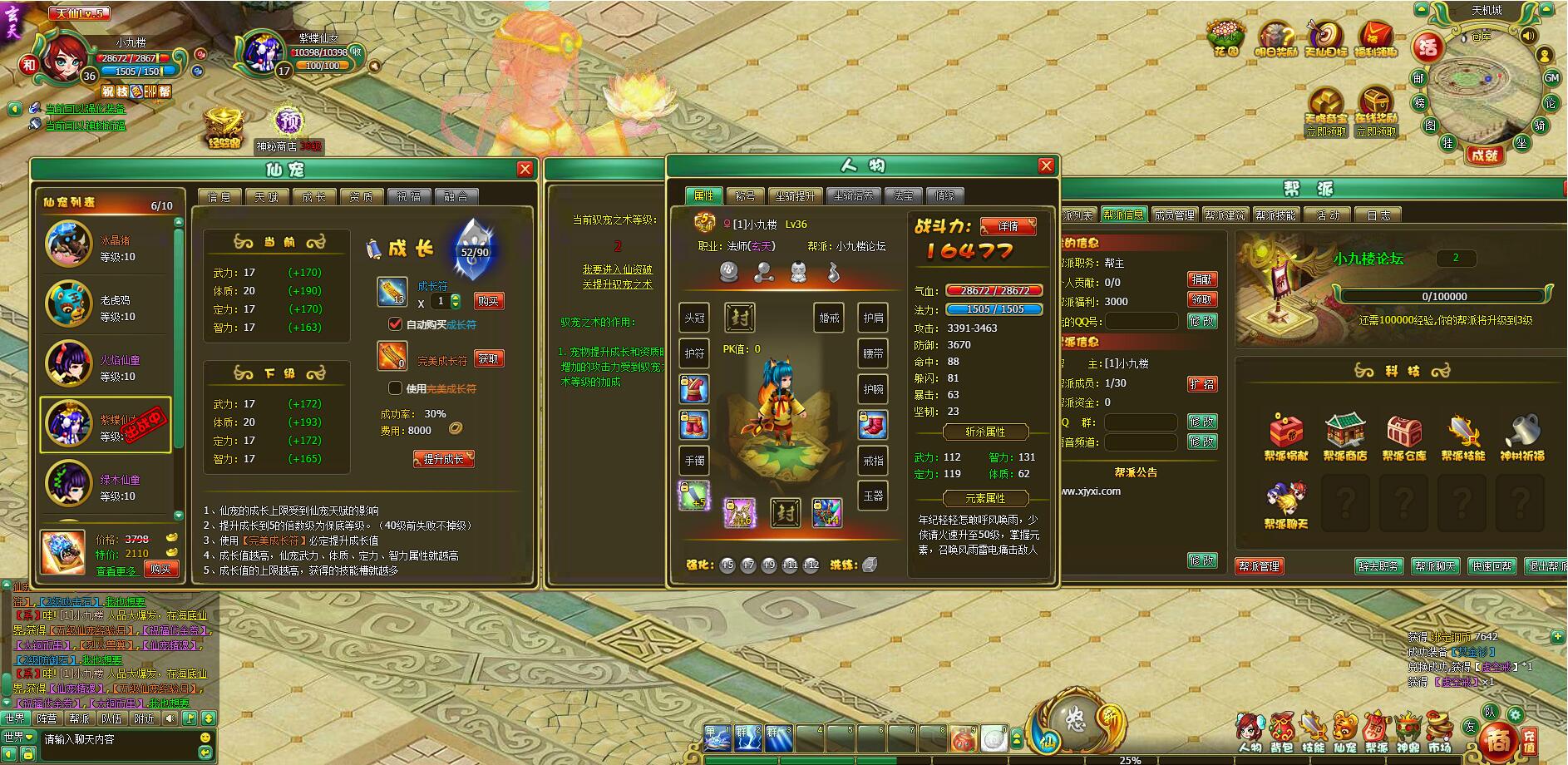Buy 成长符 with the 购买 button
The image size is (1568, 765).
pyautogui.click(x=488, y=301)
